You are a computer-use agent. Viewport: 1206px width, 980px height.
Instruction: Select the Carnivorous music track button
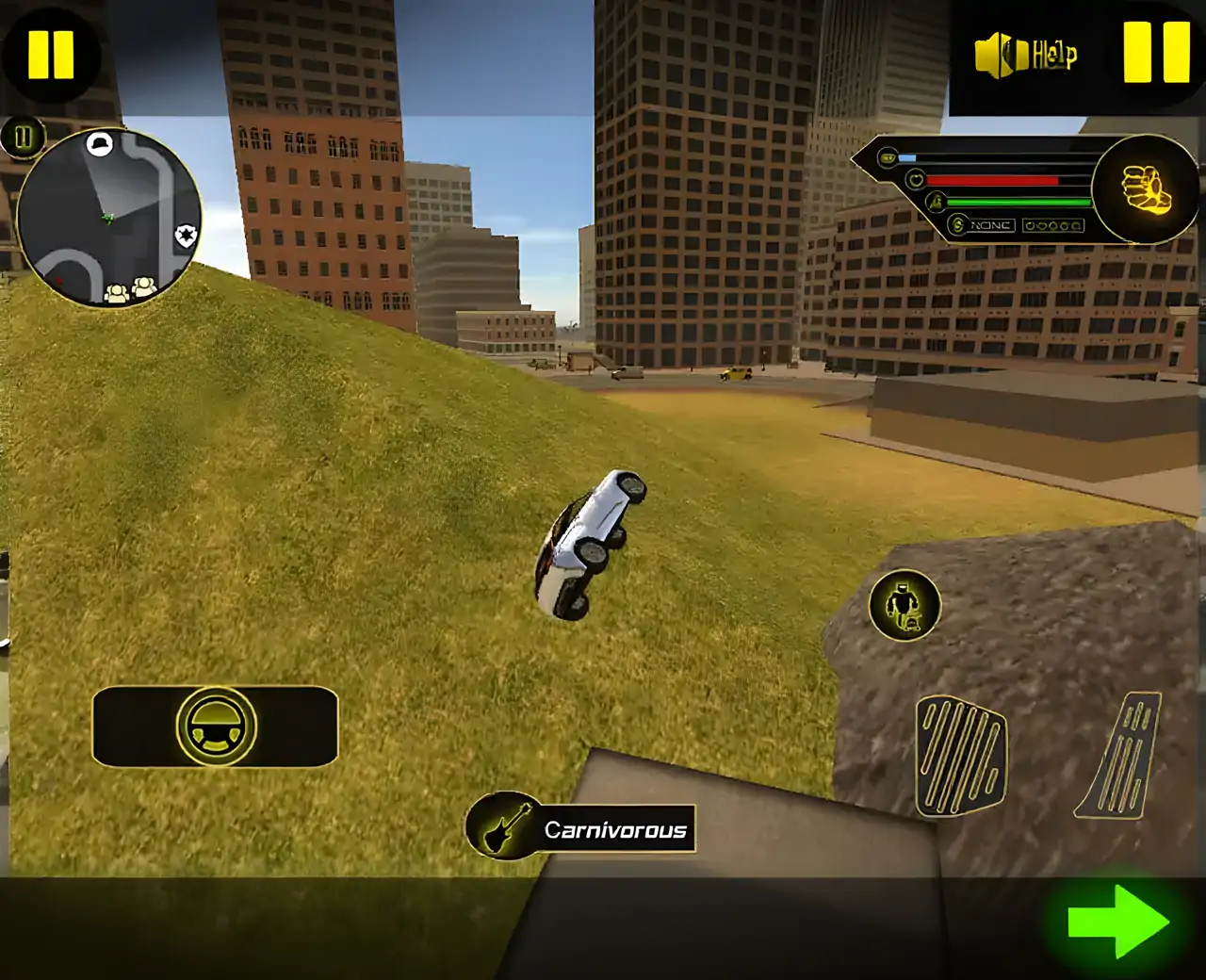point(580,829)
